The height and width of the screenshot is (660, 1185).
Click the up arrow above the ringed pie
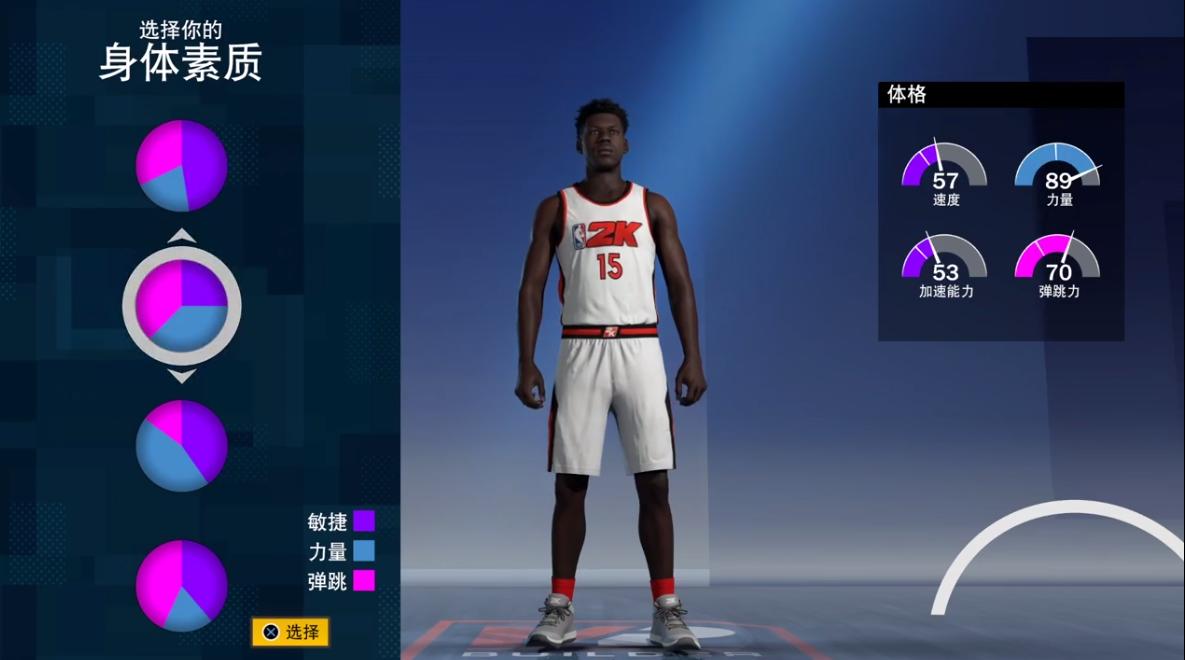coord(182,236)
